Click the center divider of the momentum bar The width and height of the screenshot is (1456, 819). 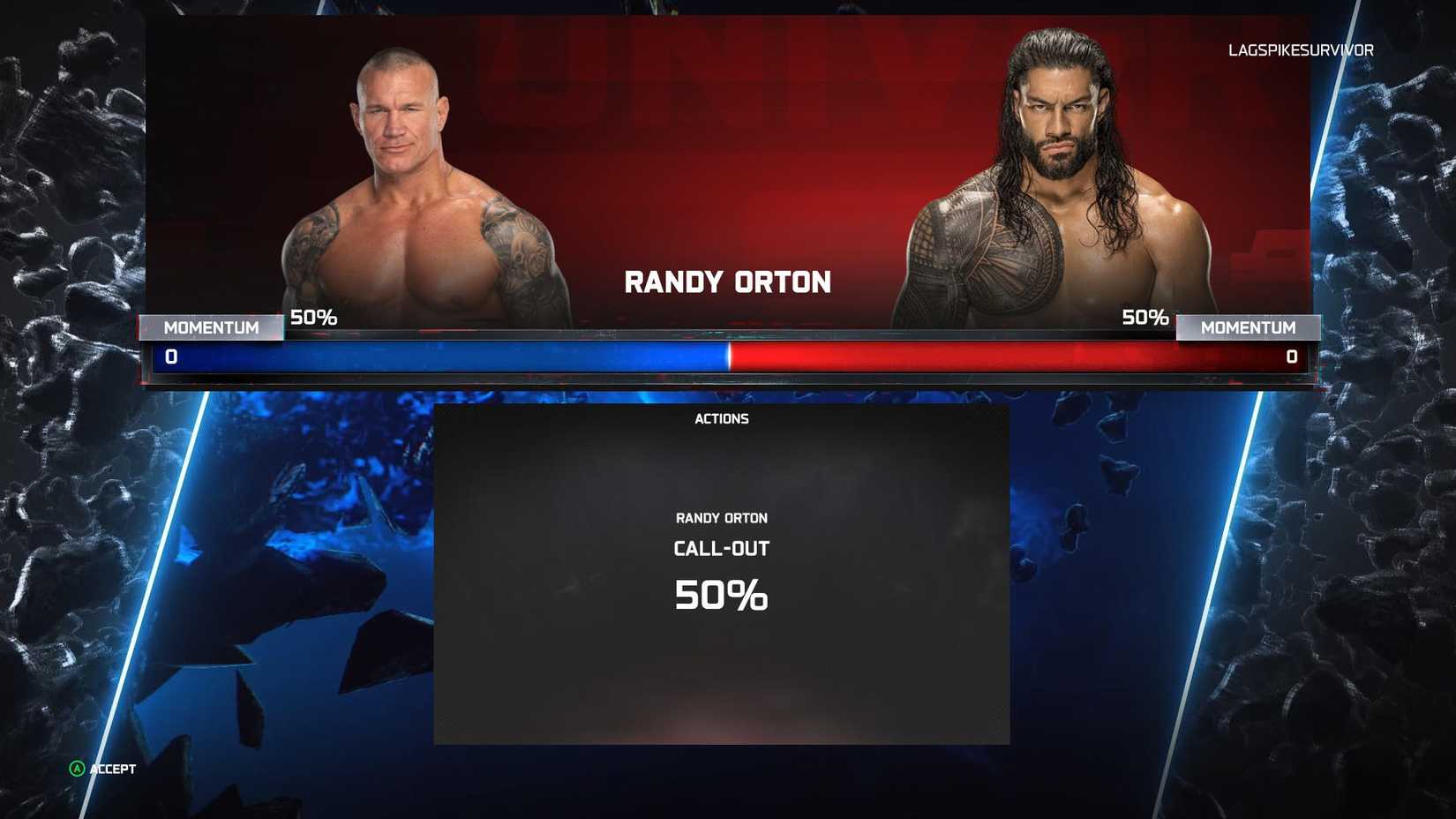[x=728, y=357]
